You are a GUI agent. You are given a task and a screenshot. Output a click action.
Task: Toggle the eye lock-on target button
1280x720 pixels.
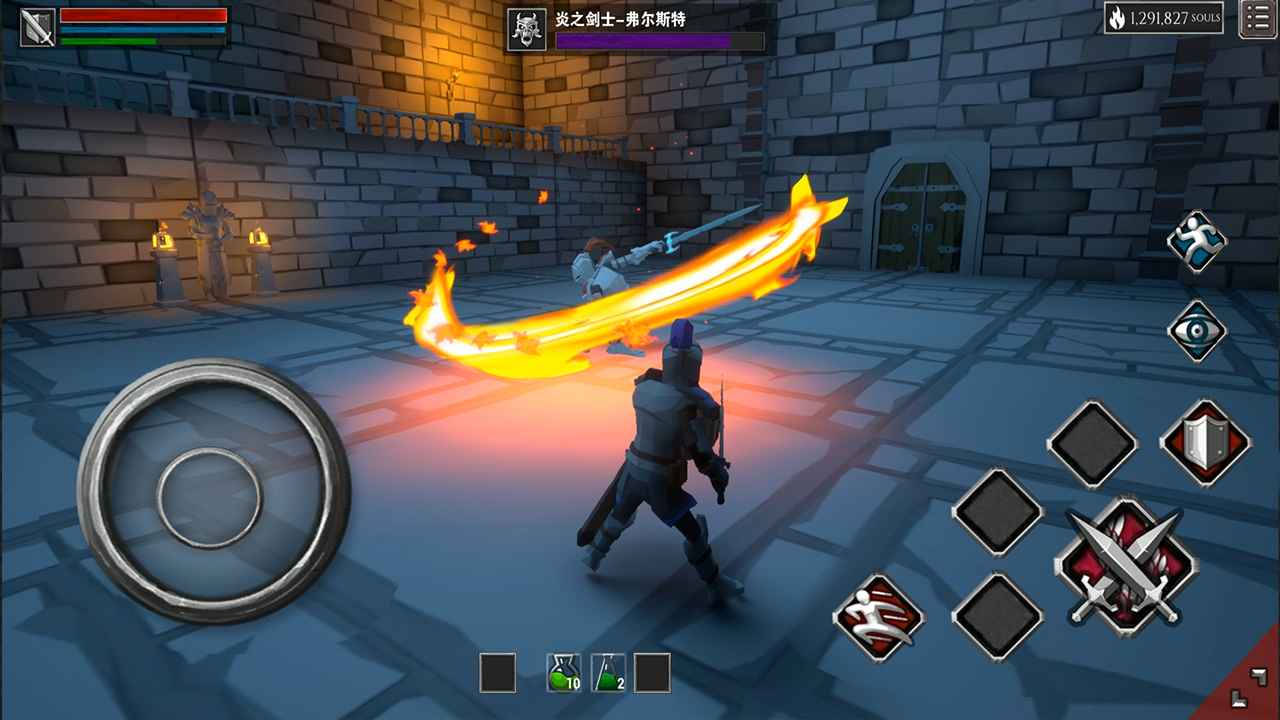1197,331
